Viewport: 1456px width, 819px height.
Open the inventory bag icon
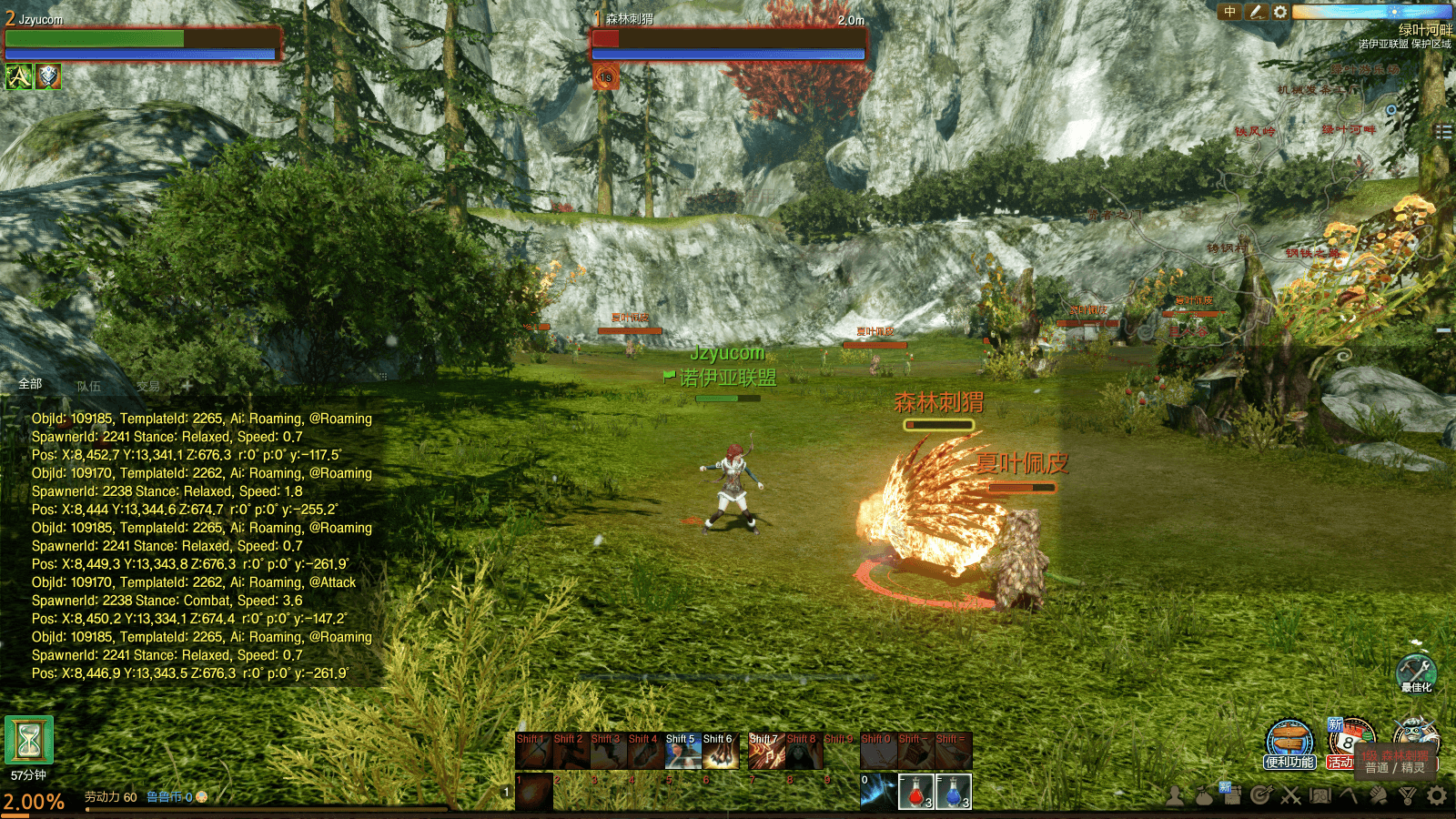click(x=1204, y=796)
